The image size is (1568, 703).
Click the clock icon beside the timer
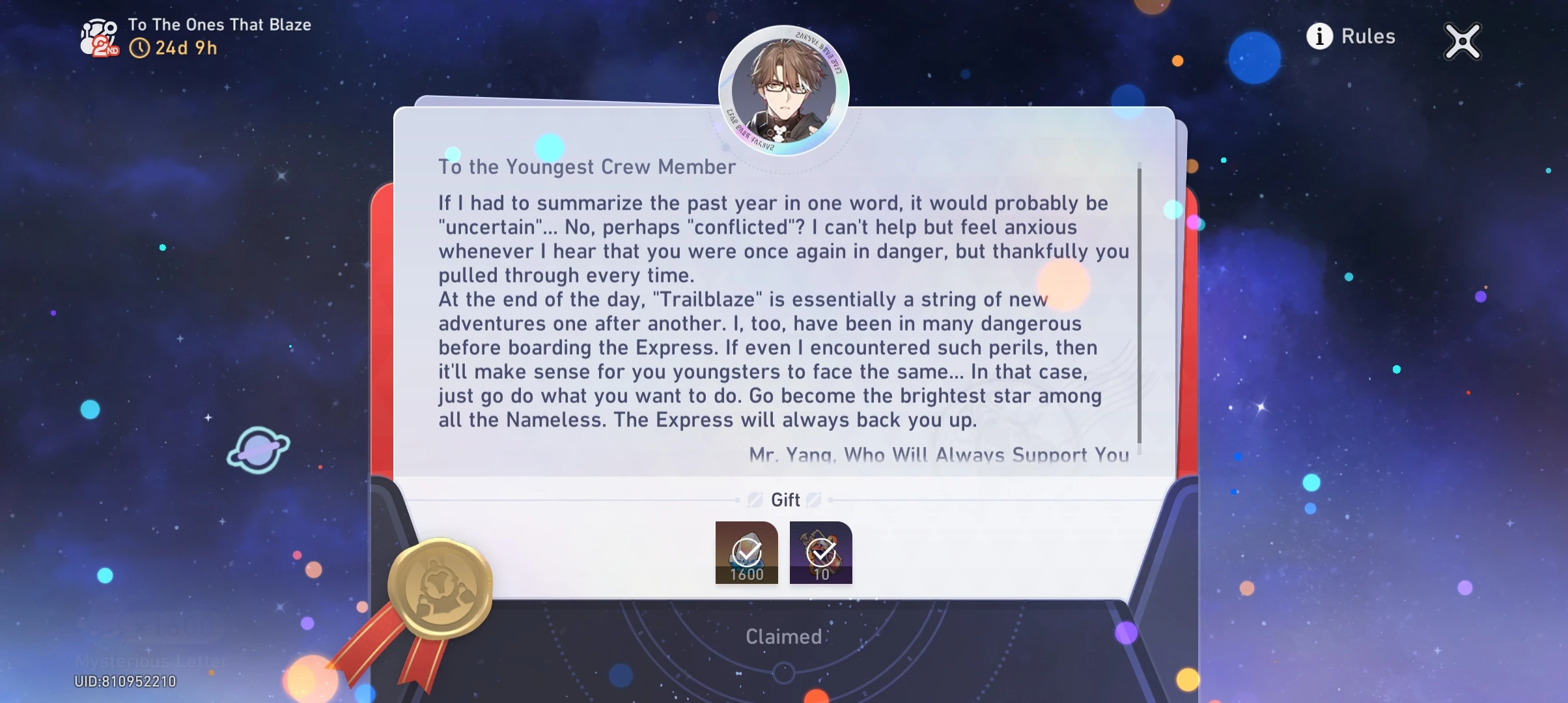[141, 47]
